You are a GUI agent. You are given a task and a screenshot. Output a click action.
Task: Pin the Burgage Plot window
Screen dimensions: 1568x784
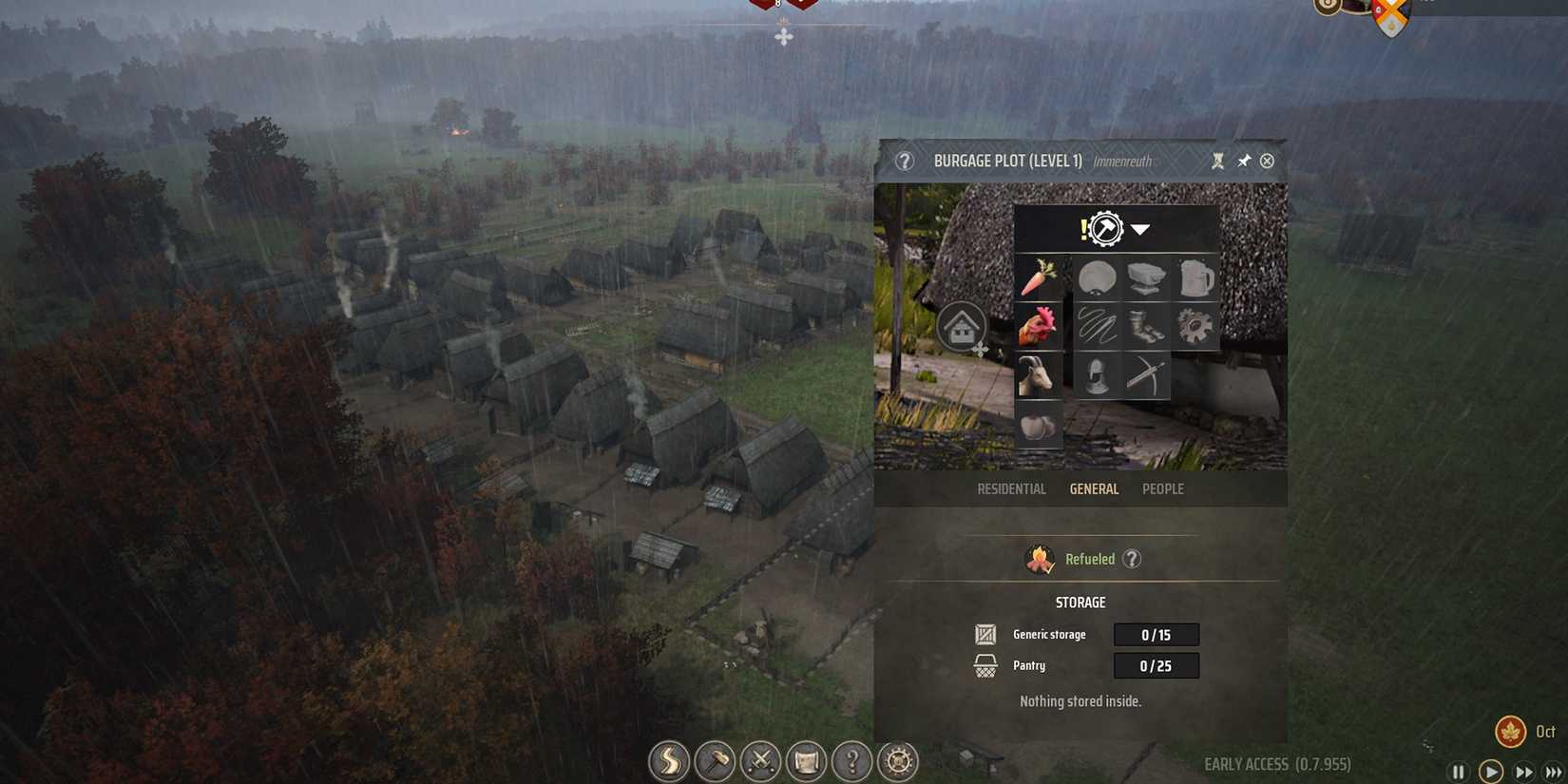click(1243, 162)
